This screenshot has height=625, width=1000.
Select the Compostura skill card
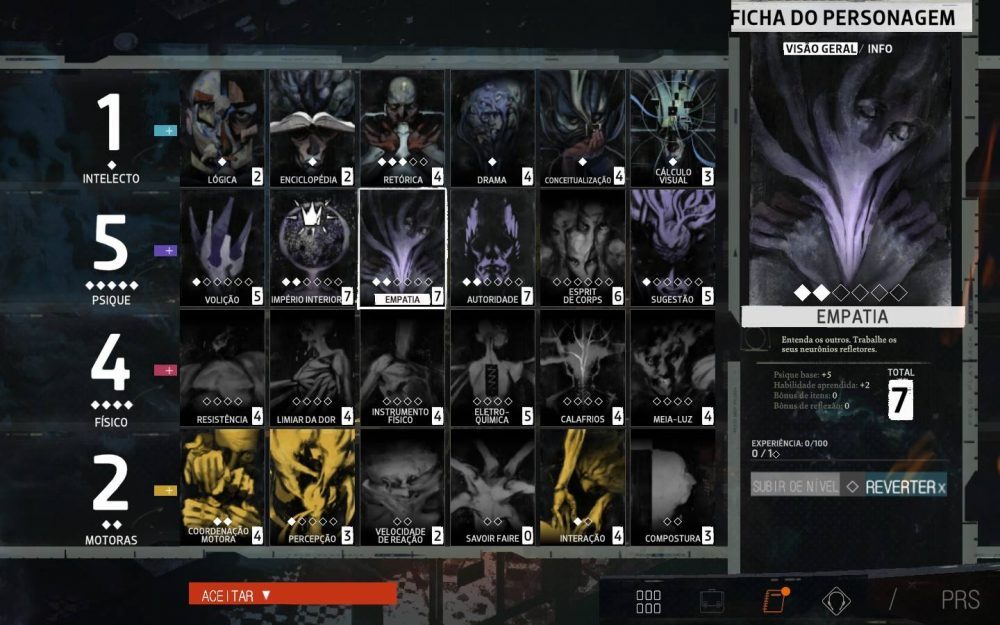672,488
